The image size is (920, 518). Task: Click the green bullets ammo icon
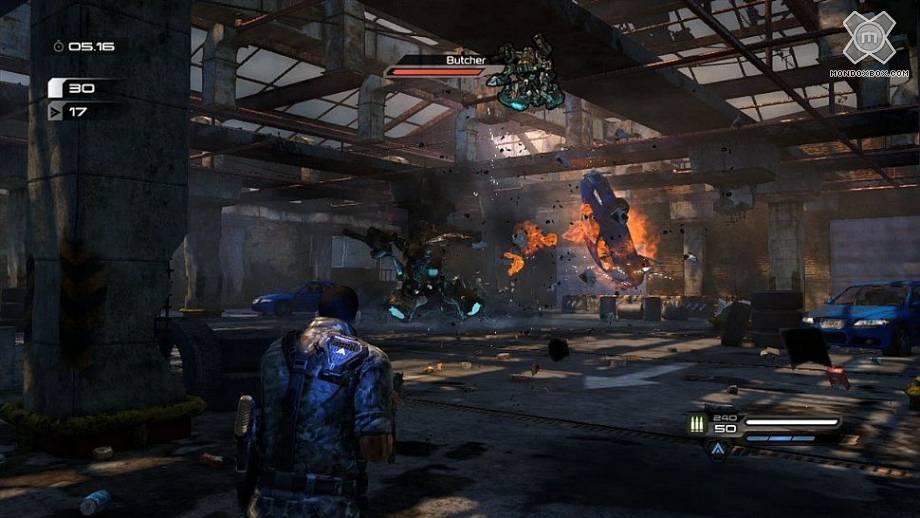click(x=696, y=425)
